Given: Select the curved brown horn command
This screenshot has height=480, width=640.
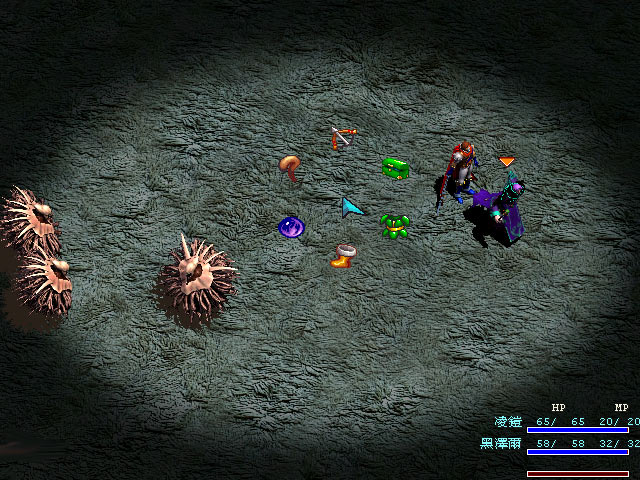Looking at the screenshot, I should coord(290,167).
